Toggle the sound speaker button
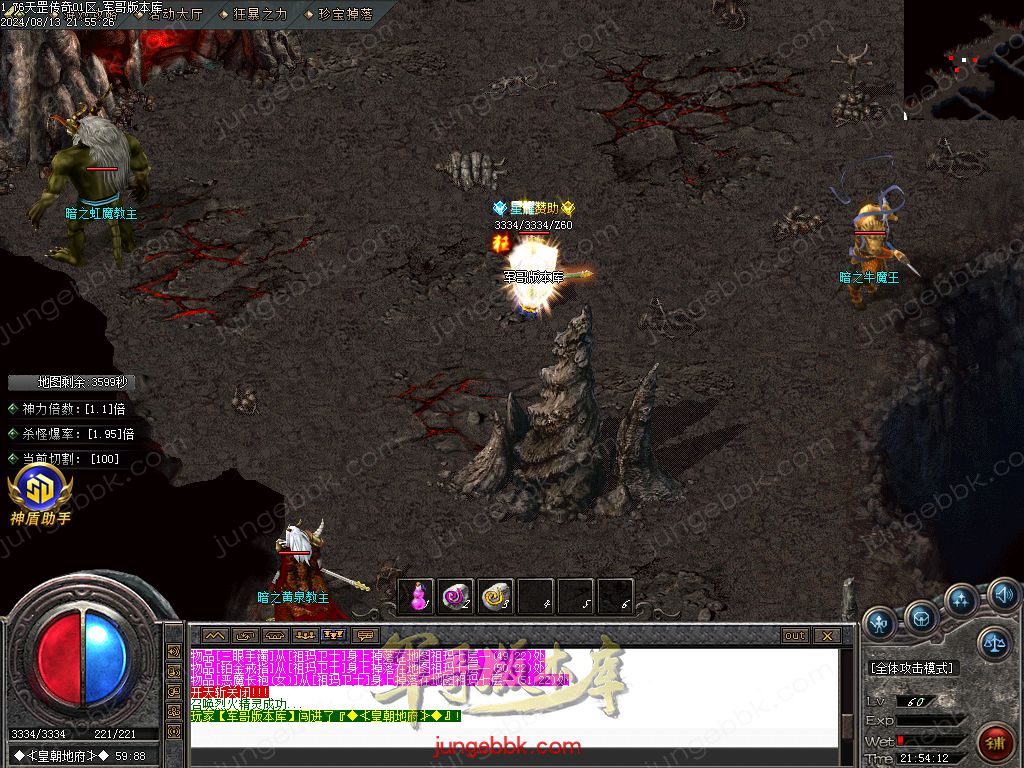The width and height of the screenshot is (1024, 768). [x=1003, y=596]
